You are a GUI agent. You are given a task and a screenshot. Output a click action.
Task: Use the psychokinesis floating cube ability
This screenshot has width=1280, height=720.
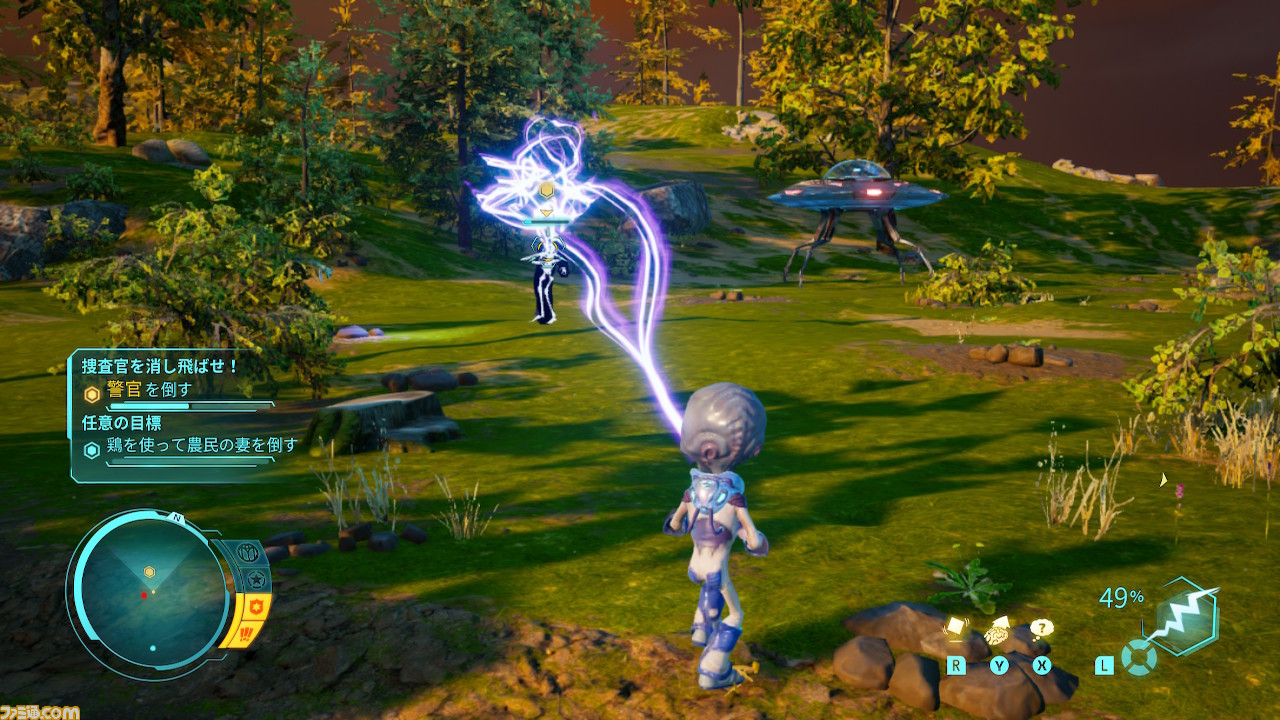(x=955, y=630)
